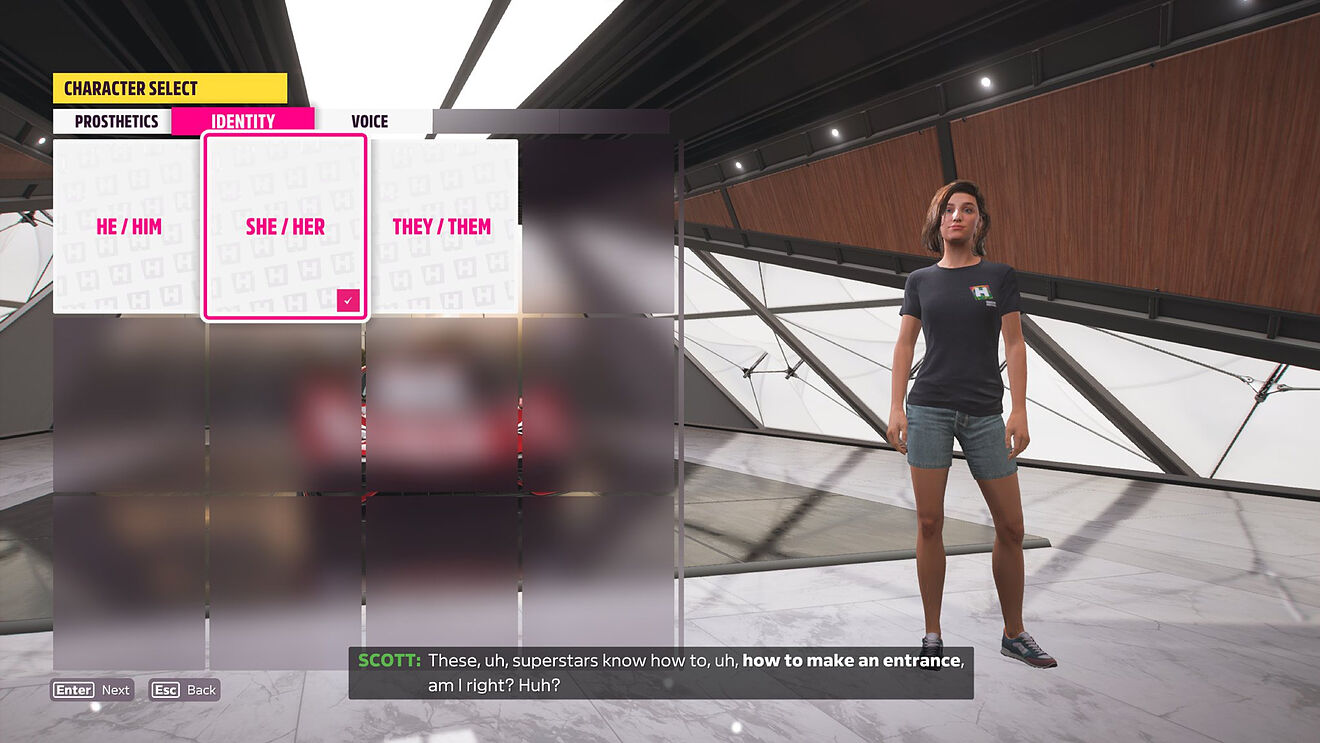Click Next to continue character setup

coord(93,690)
